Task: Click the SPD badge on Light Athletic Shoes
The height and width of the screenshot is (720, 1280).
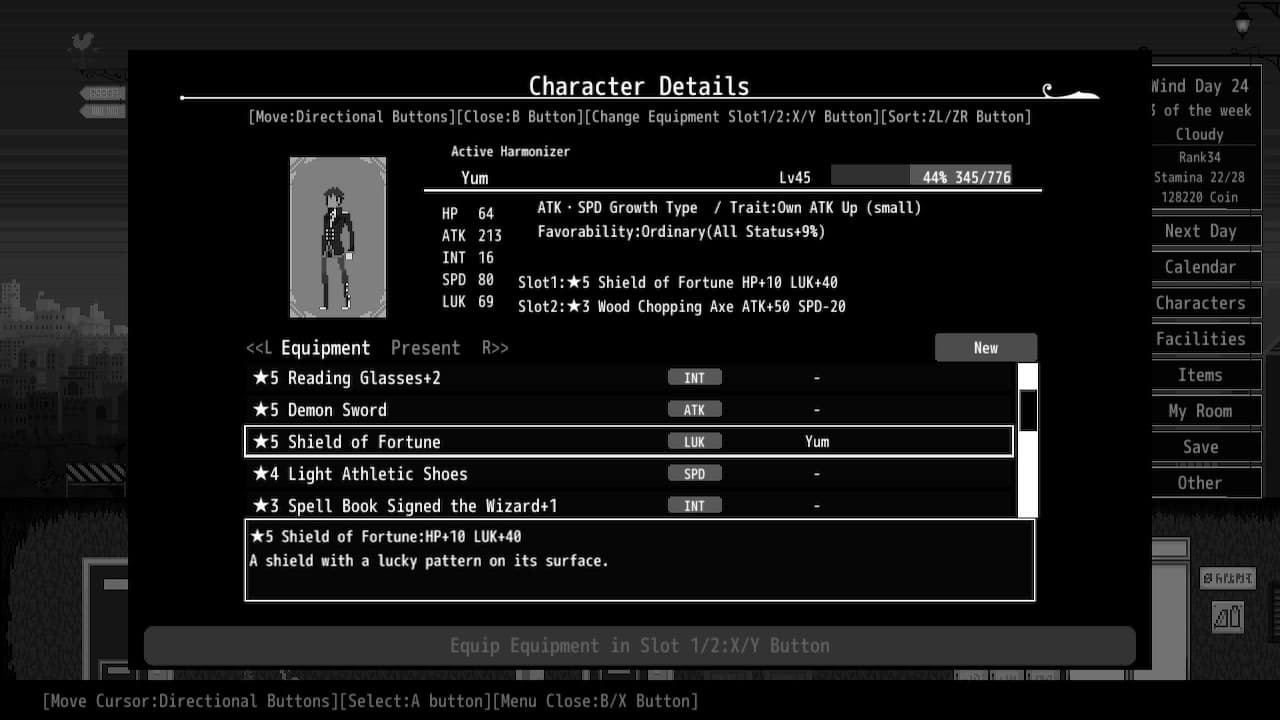Action: pos(695,473)
